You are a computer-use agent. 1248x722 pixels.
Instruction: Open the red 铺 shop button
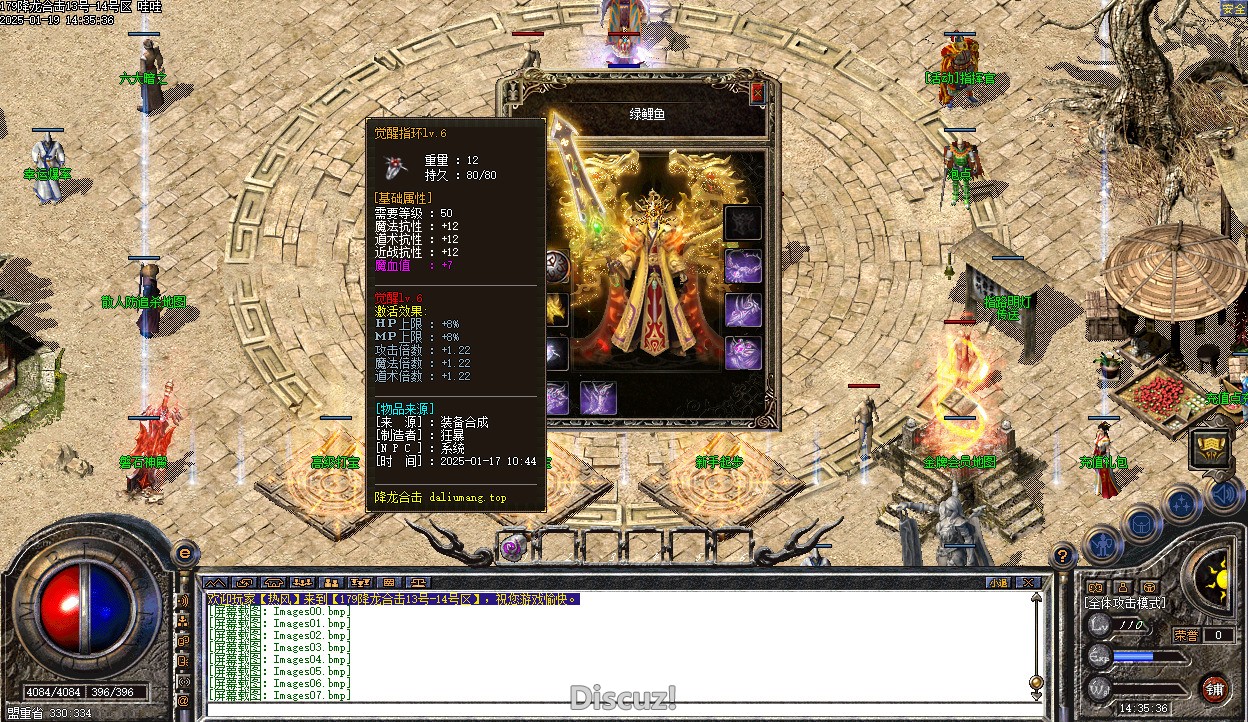click(1214, 688)
